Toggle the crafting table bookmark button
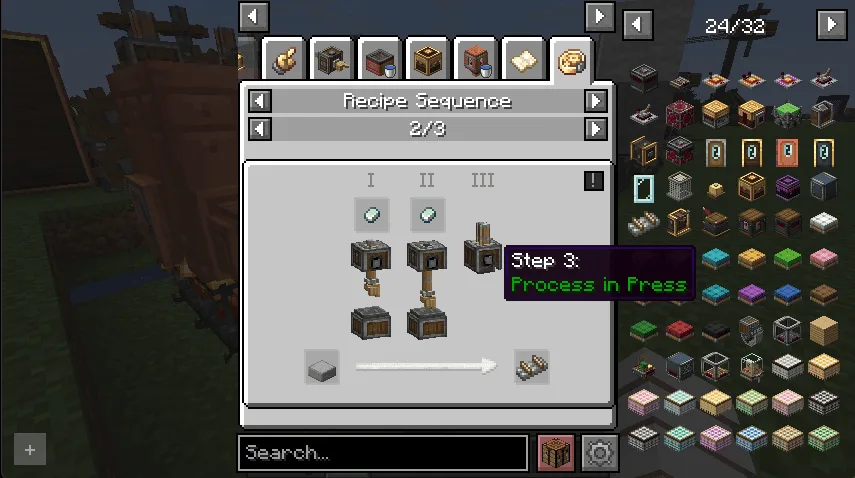 [556, 453]
